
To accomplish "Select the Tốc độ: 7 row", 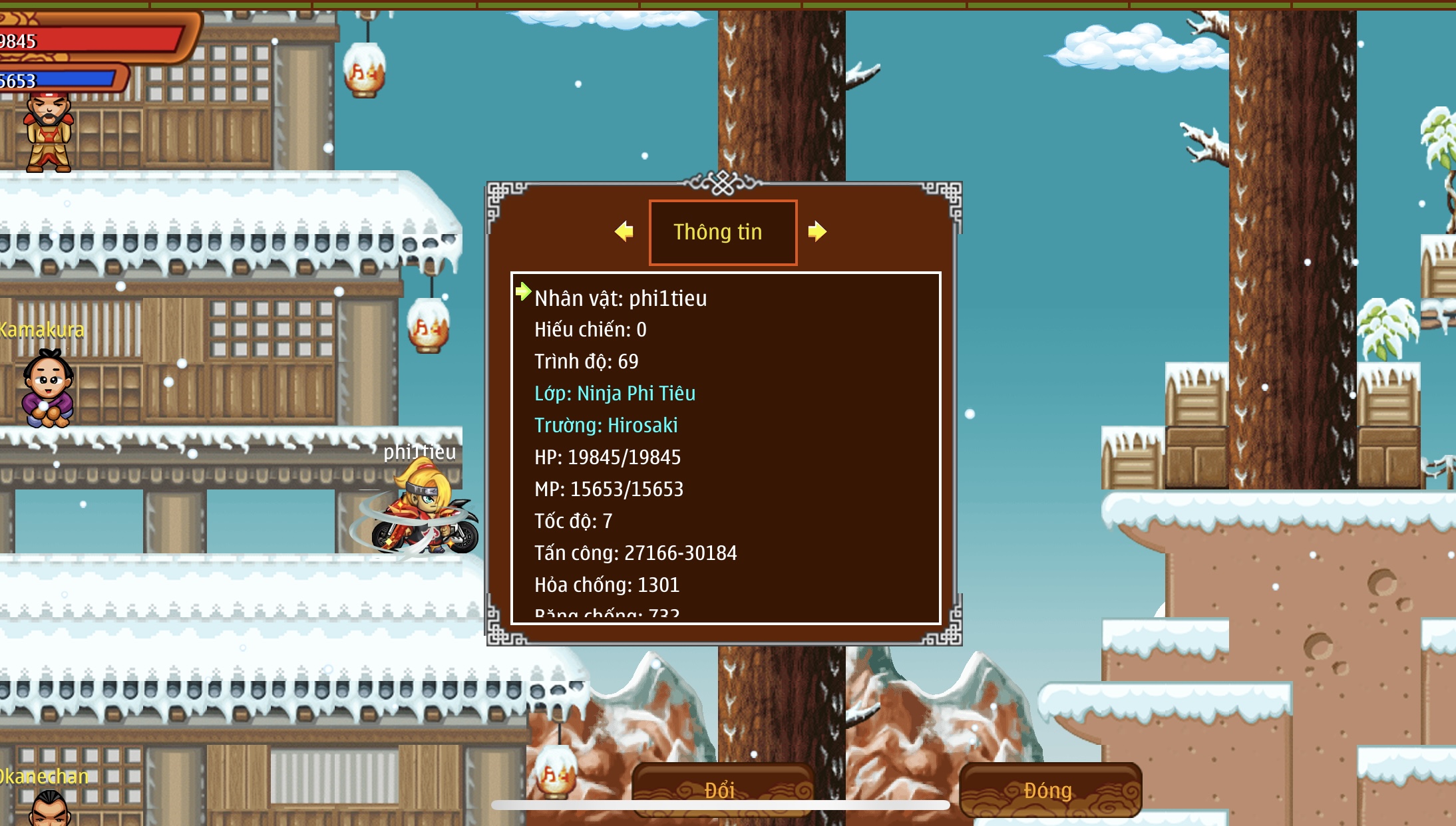I will click(x=573, y=521).
